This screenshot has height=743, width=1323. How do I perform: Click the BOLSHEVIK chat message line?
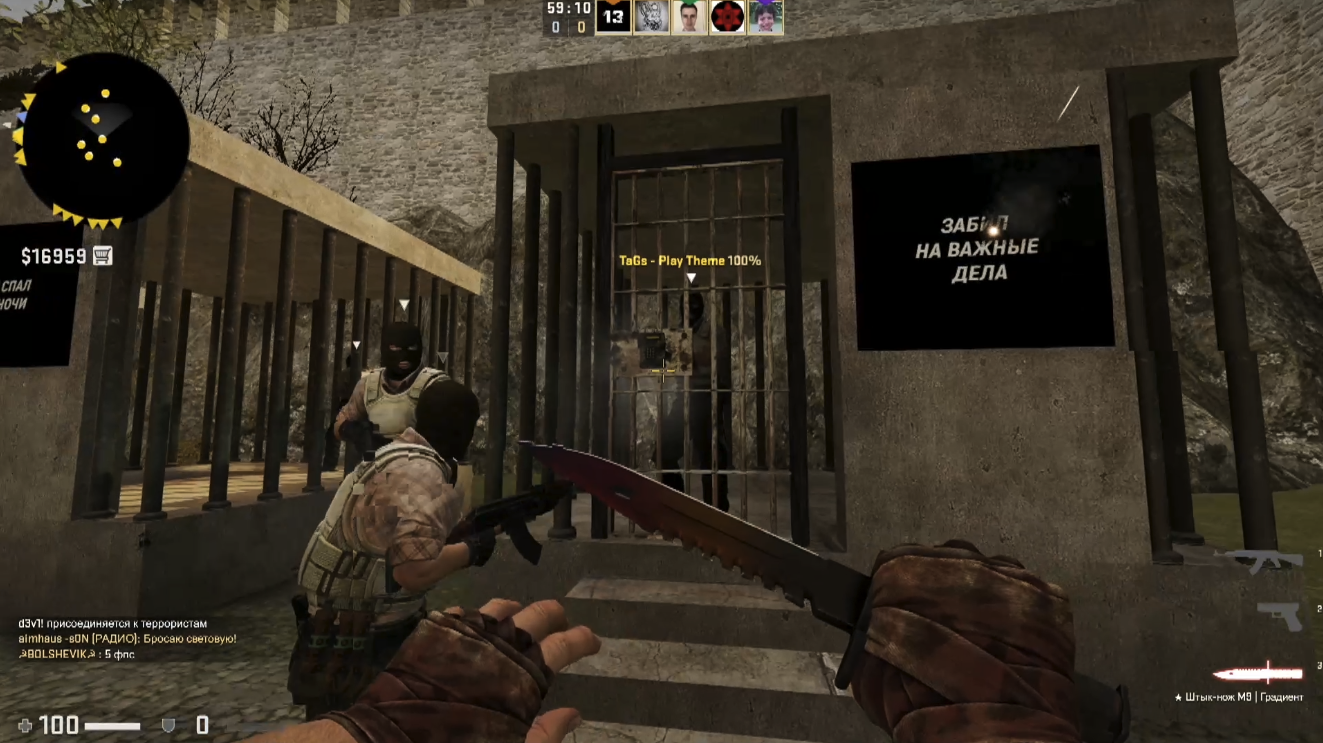coord(76,654)
